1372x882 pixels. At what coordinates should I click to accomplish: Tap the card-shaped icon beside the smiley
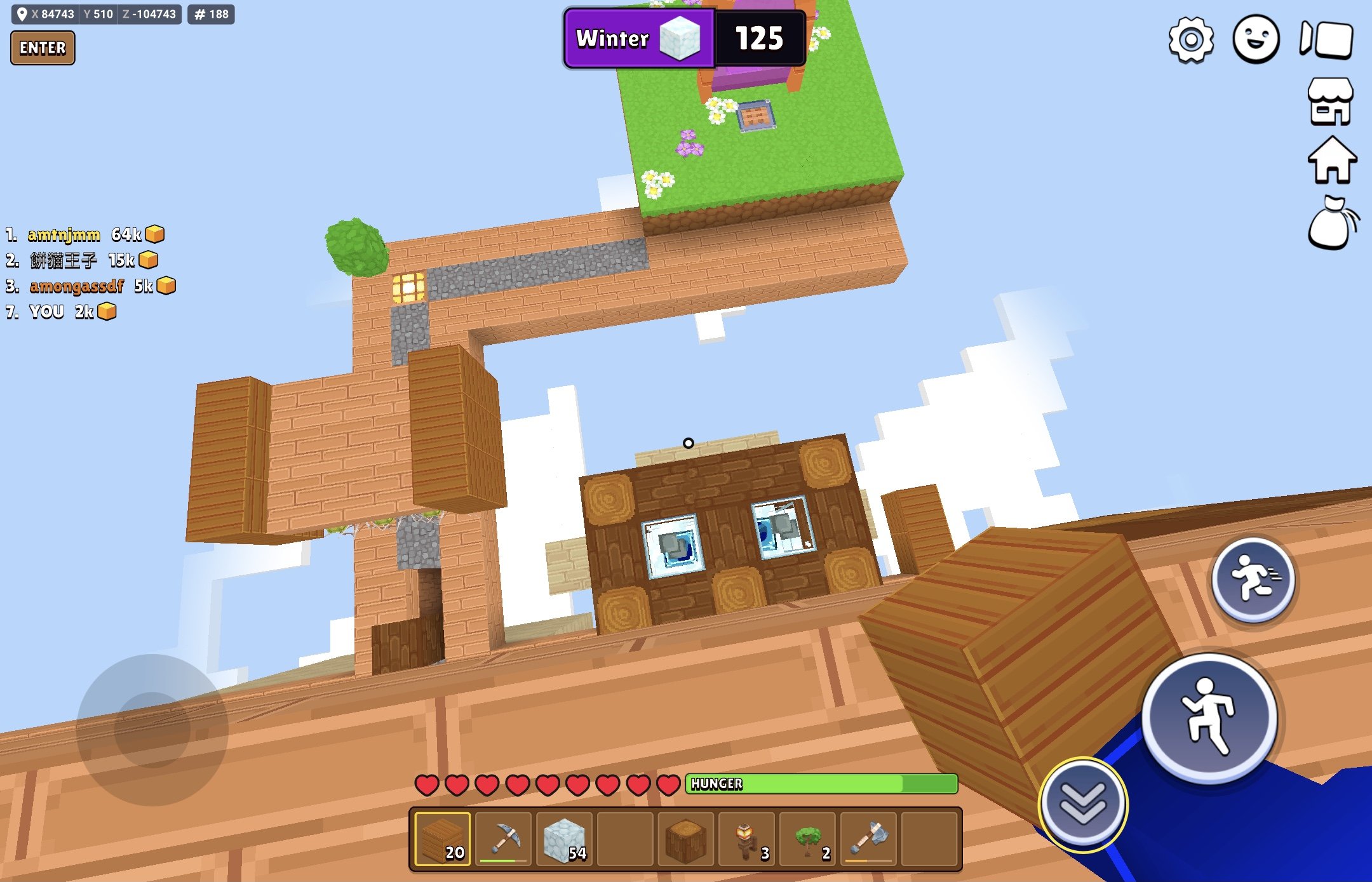coord(1327,40)
